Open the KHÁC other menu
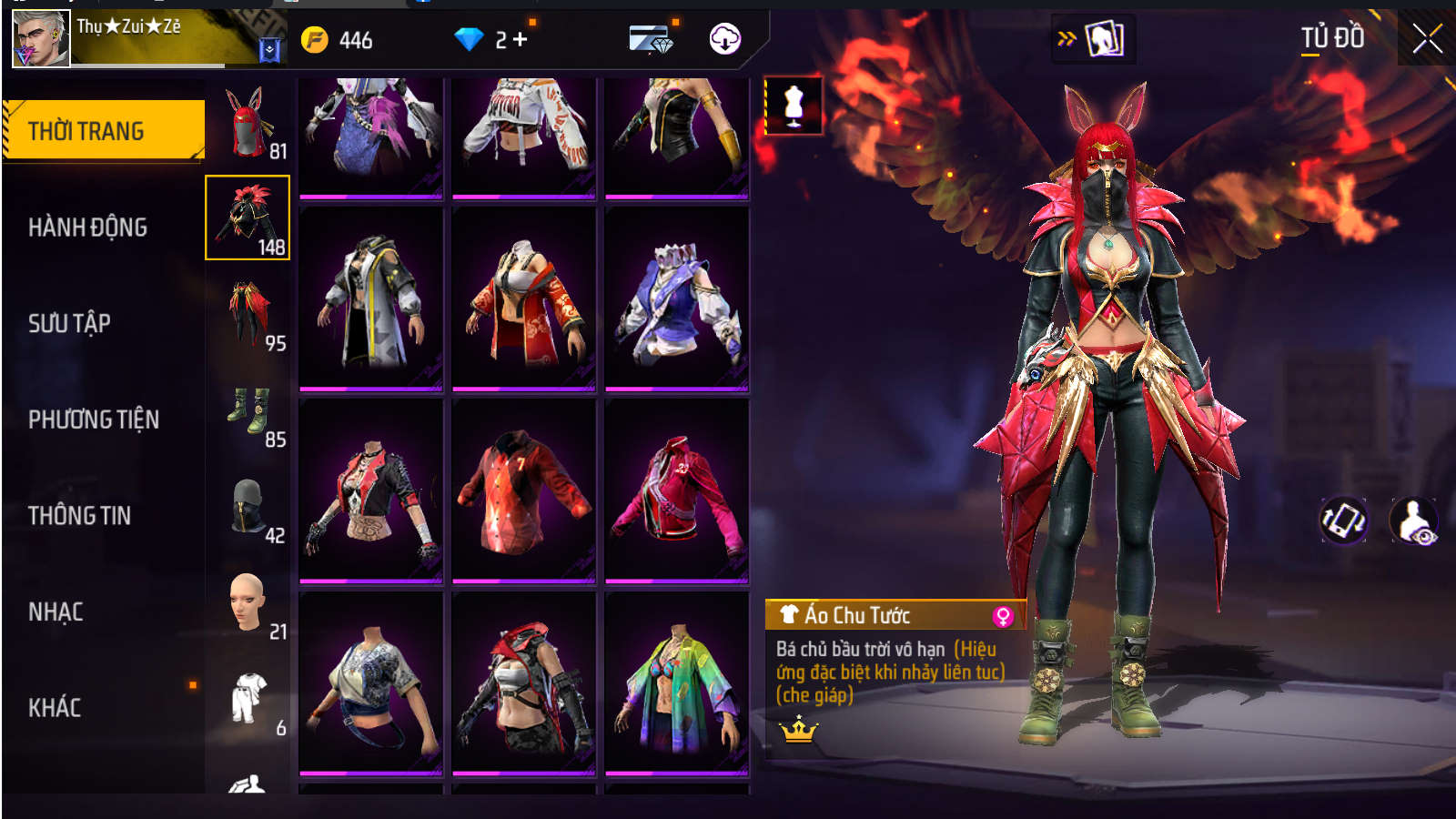Image resolution: width=1456 pixels, height=819 pixels. coord(55,708)
